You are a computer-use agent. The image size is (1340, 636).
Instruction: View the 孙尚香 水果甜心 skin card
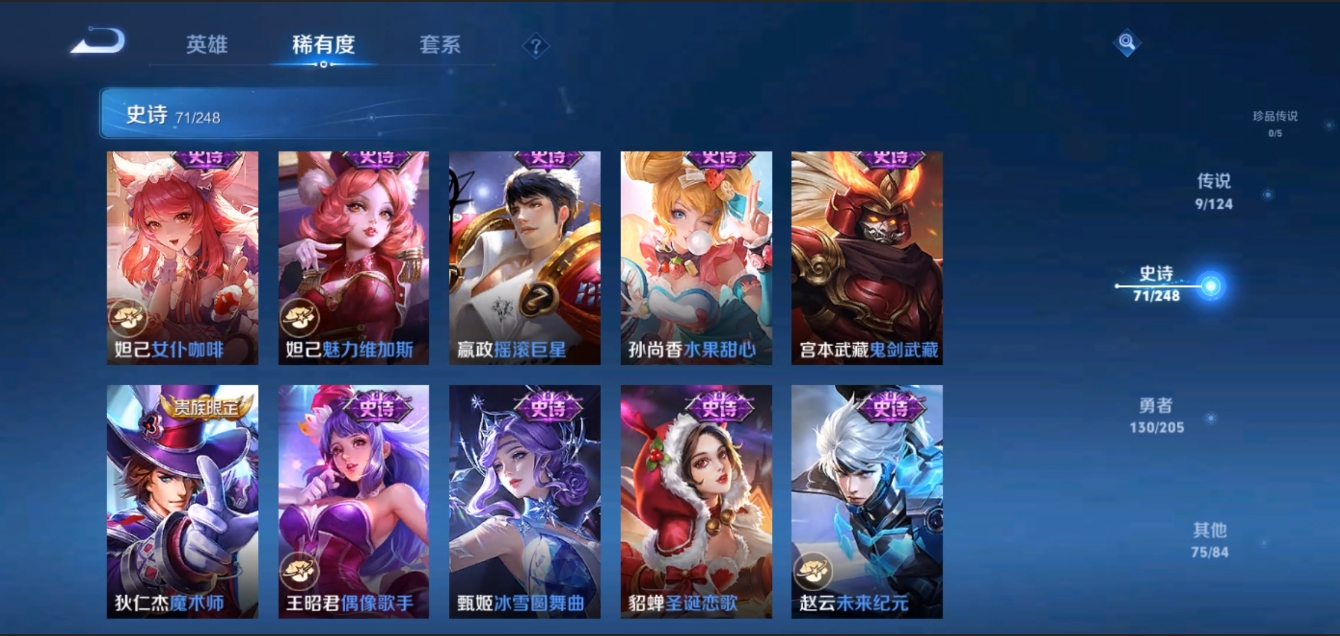tap(696, 257)
